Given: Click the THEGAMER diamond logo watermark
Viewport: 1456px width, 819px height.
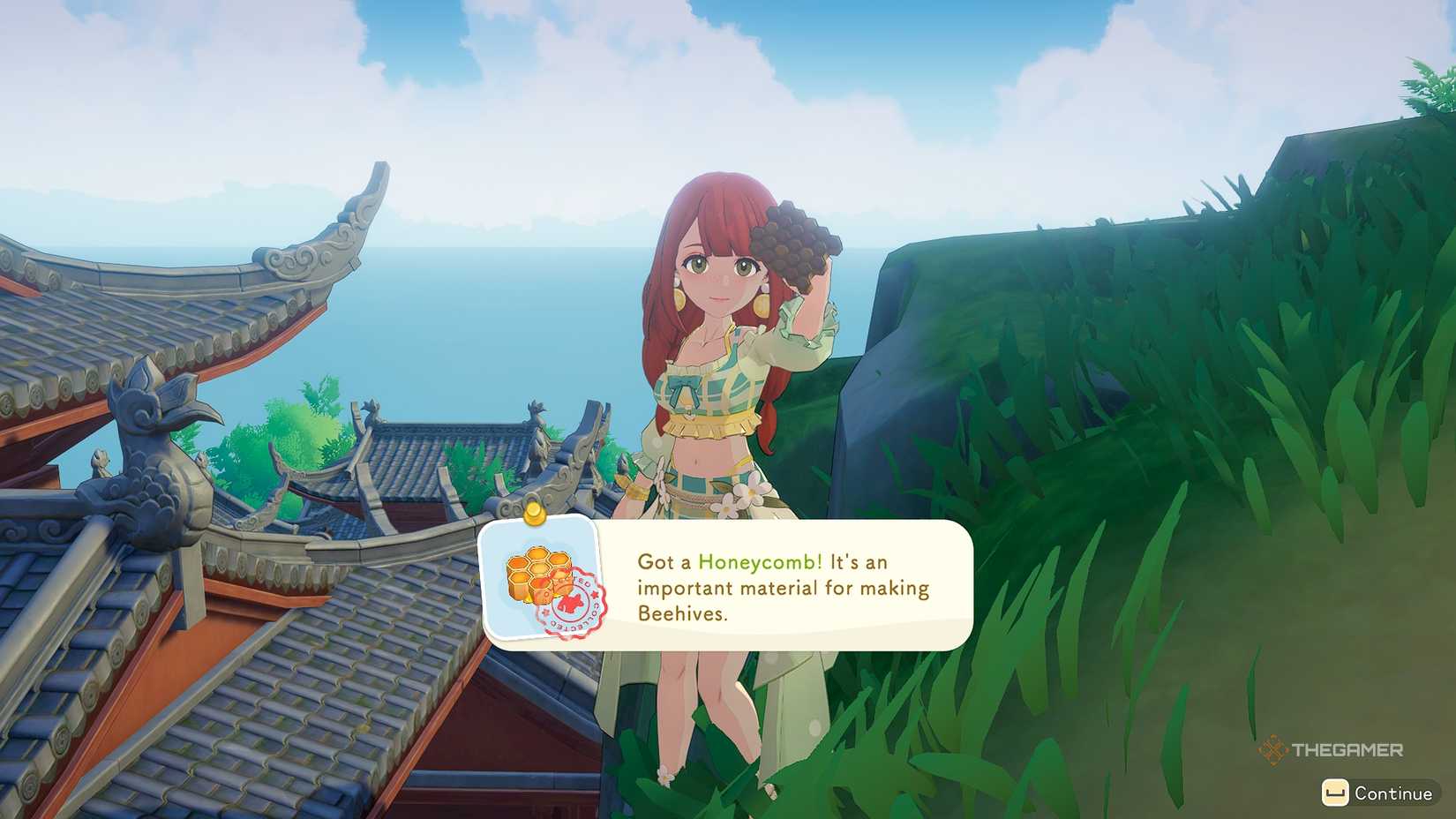Looking at the screenshot, I should click(x=1271, y=749).
